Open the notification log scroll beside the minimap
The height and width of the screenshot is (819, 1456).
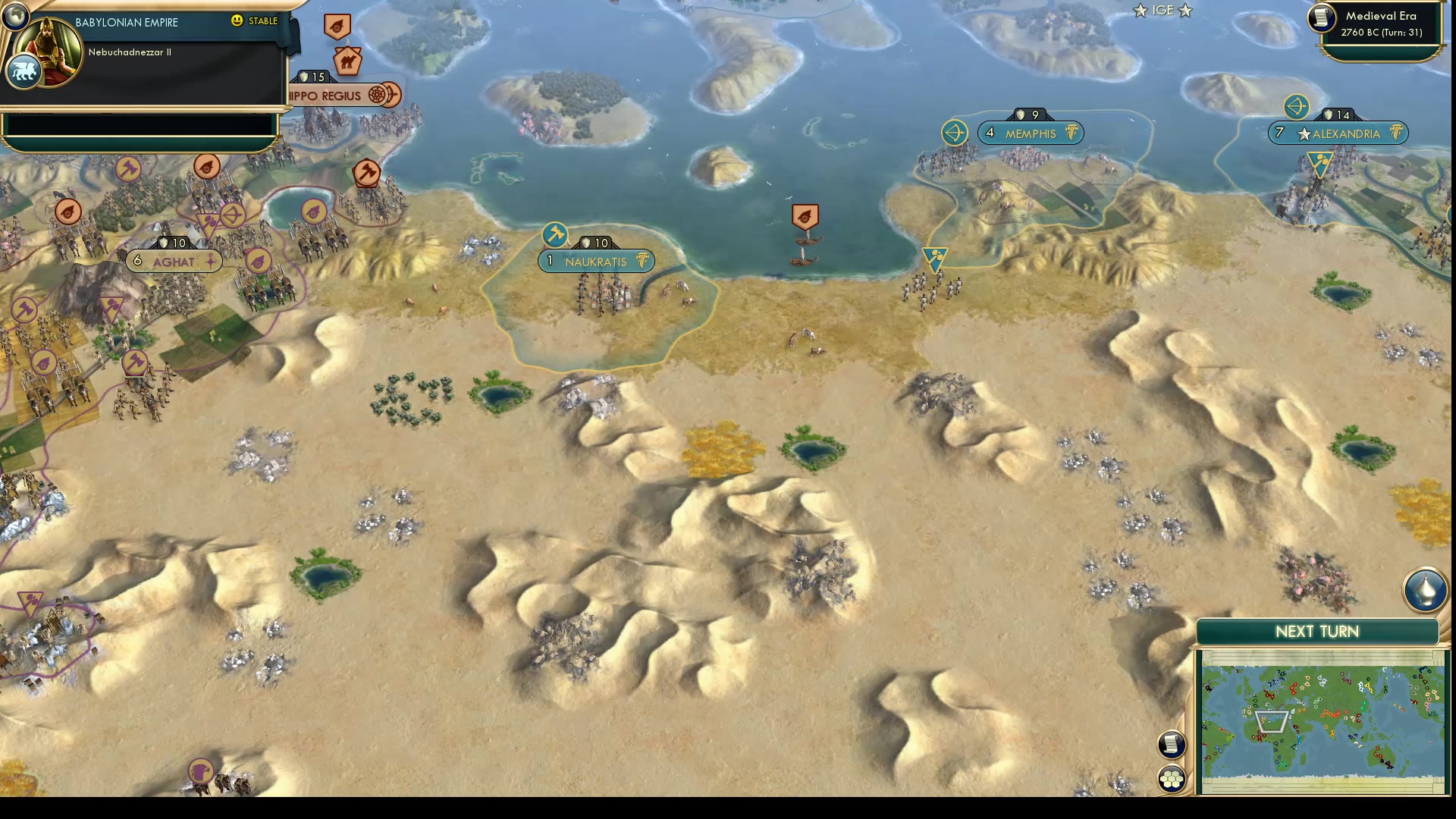(x=1172, y=745)
